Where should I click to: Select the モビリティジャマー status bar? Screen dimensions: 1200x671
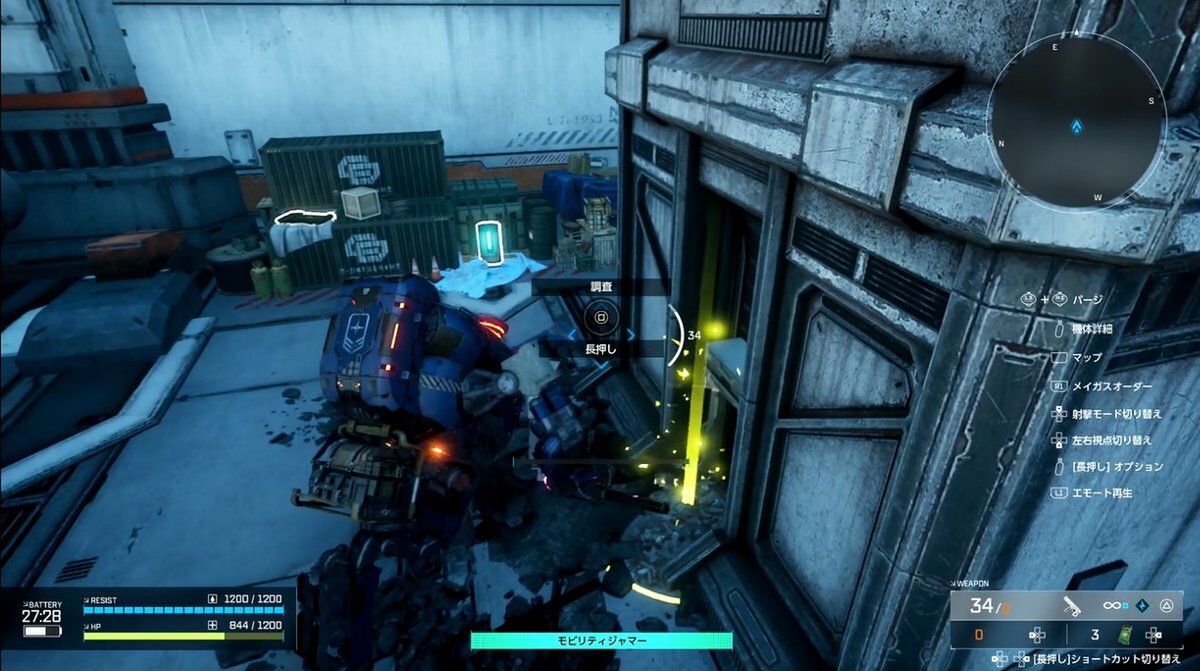601,640
